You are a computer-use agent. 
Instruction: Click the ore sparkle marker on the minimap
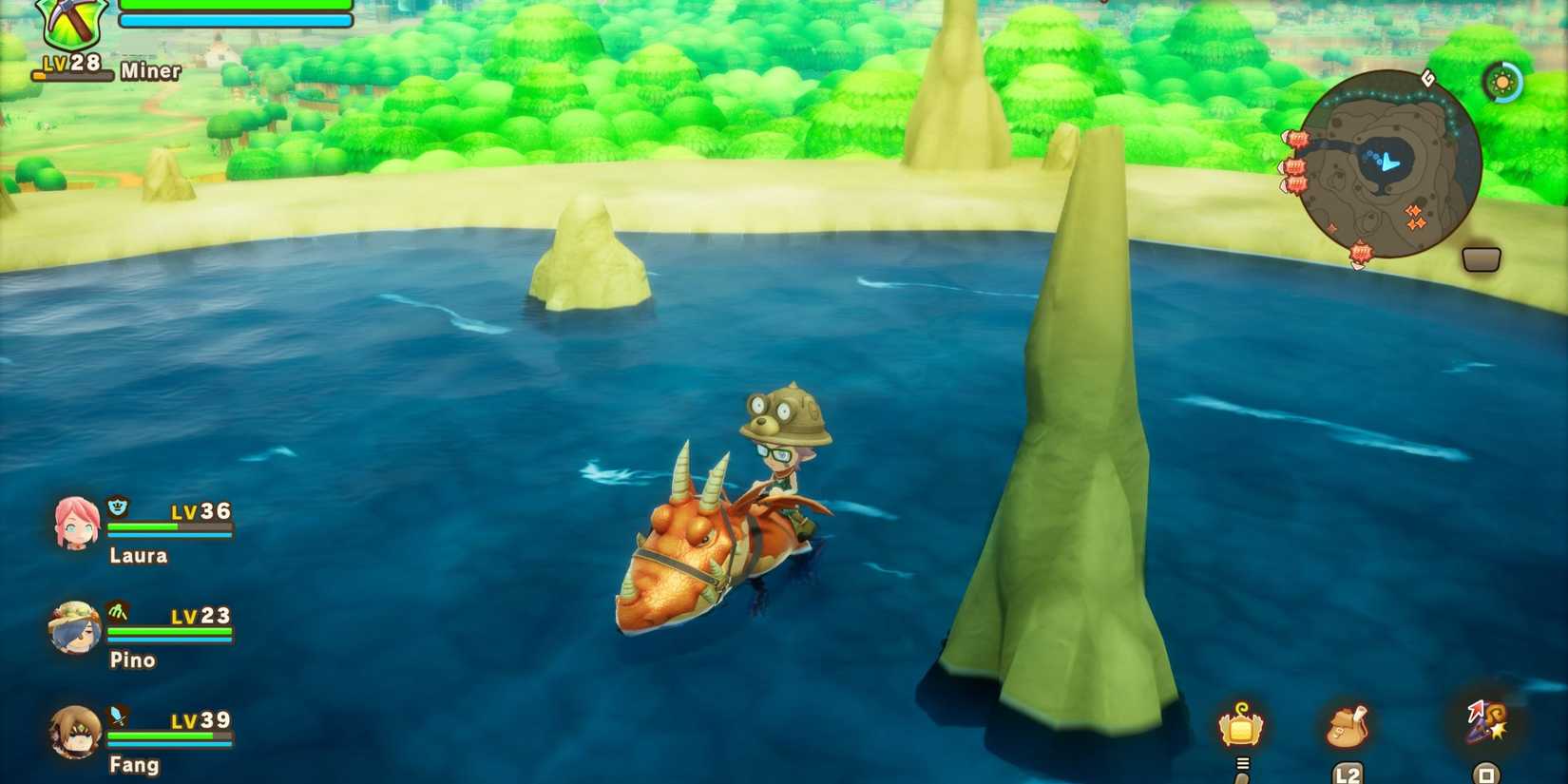click(1414, 216)
